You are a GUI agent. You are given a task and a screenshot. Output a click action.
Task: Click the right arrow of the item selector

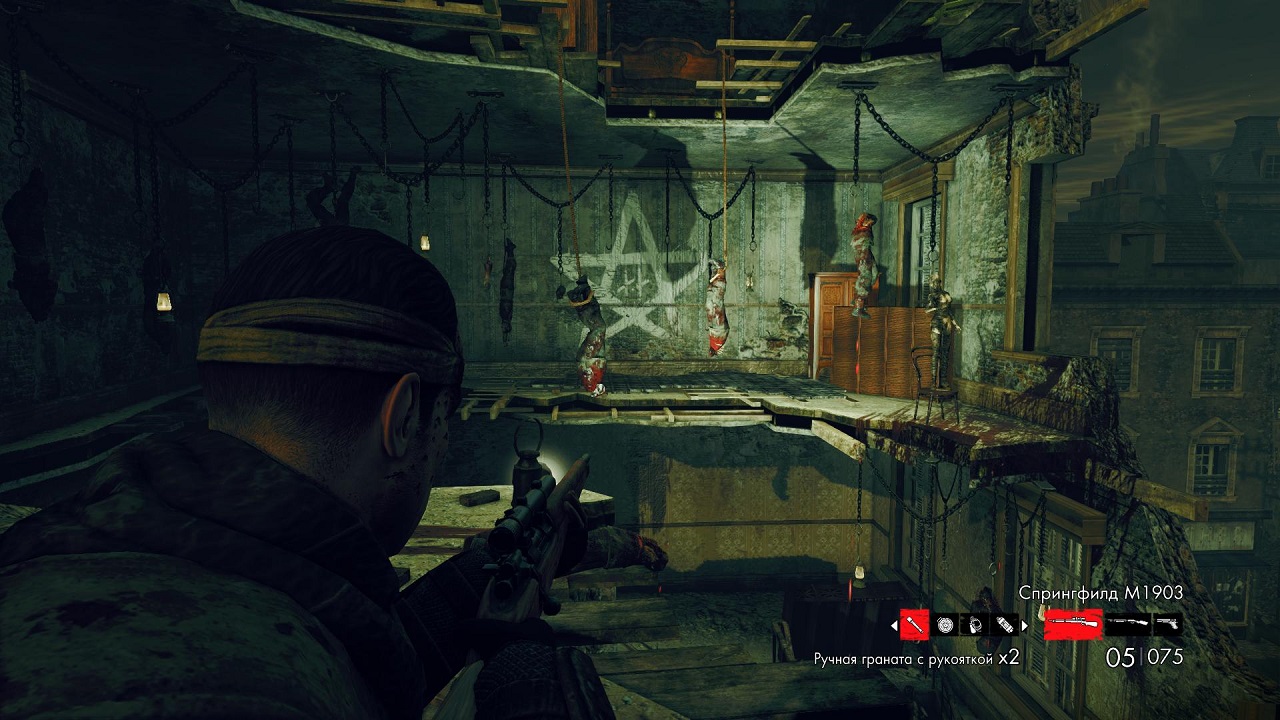tap(1024, 625)
